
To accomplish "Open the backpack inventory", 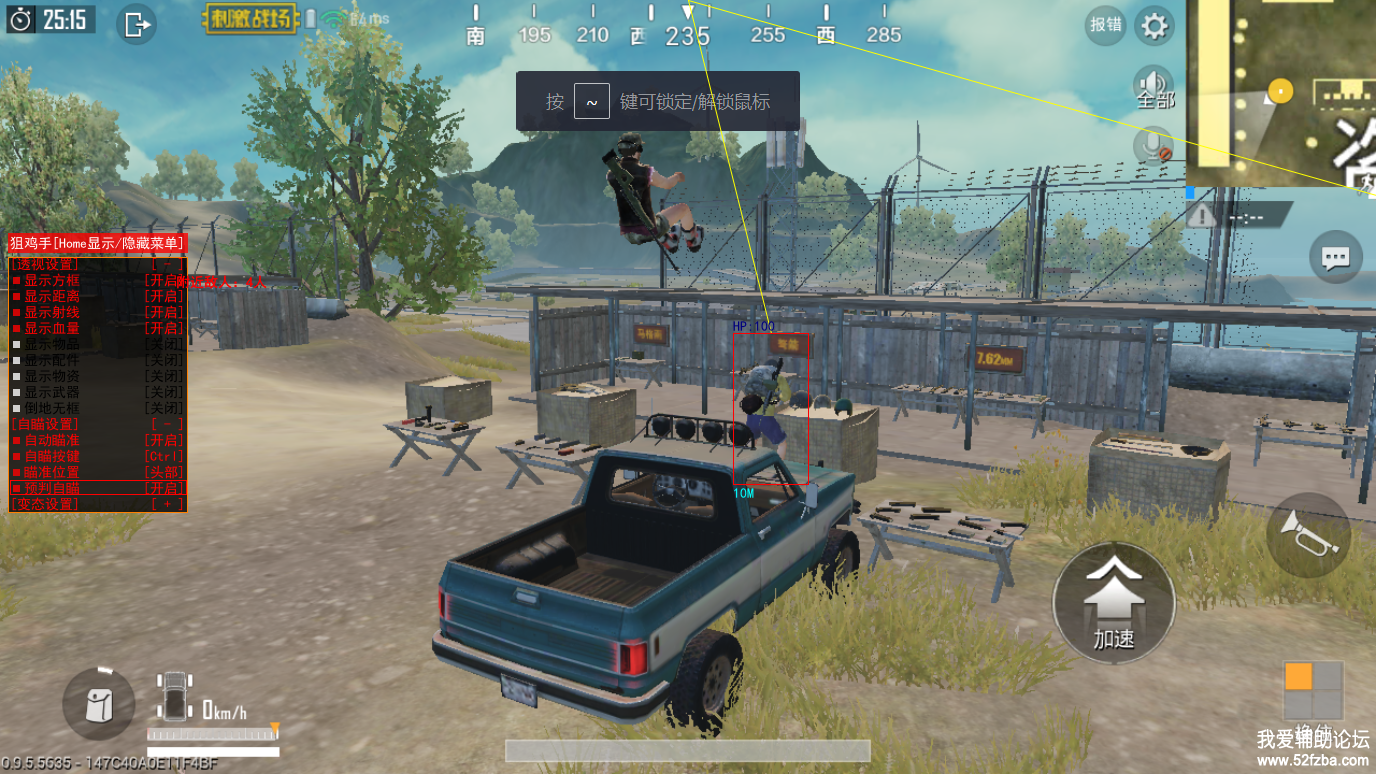I will tap(98, 703).
